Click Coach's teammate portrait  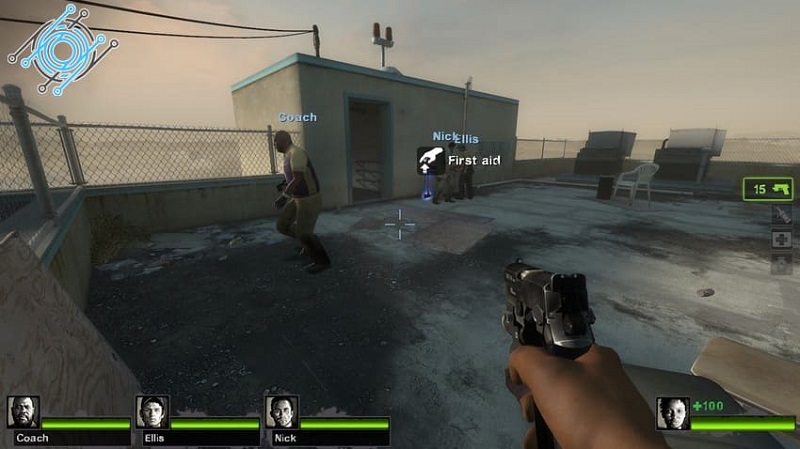(23, 412)
